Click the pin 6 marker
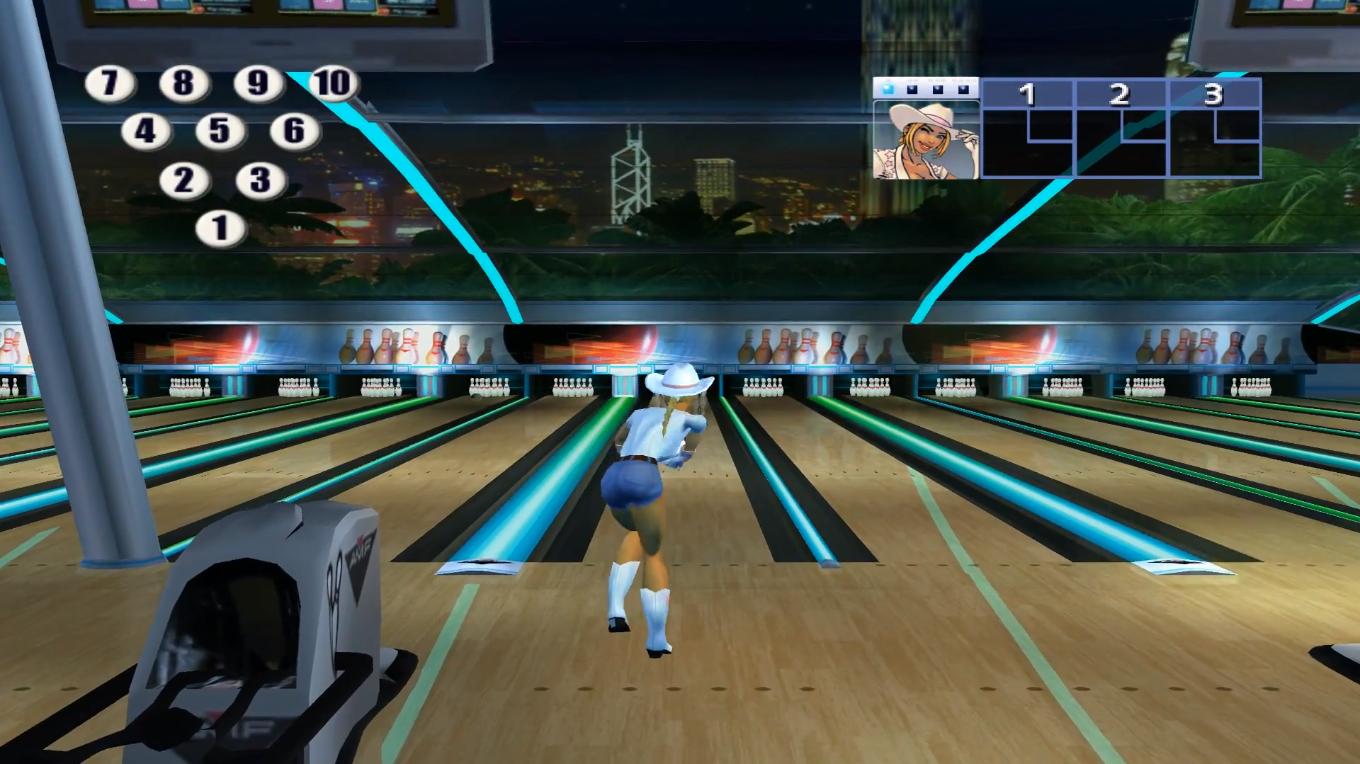 293,131
